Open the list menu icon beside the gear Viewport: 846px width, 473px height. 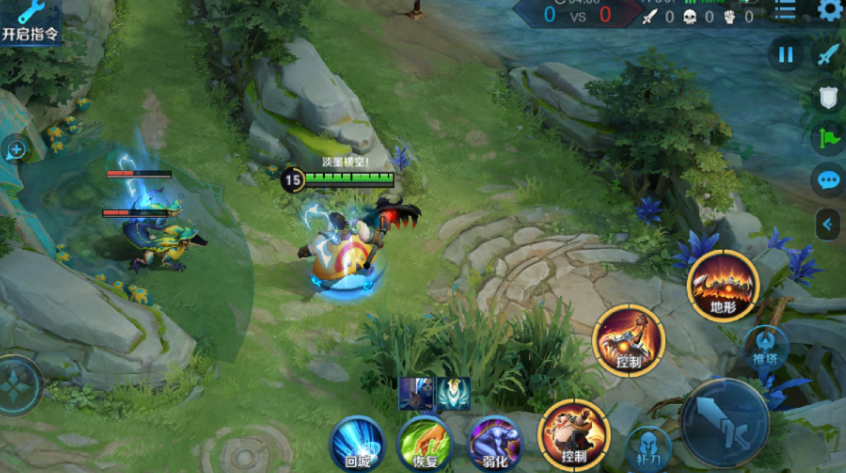pyautogui.click(x=786, y=11)
